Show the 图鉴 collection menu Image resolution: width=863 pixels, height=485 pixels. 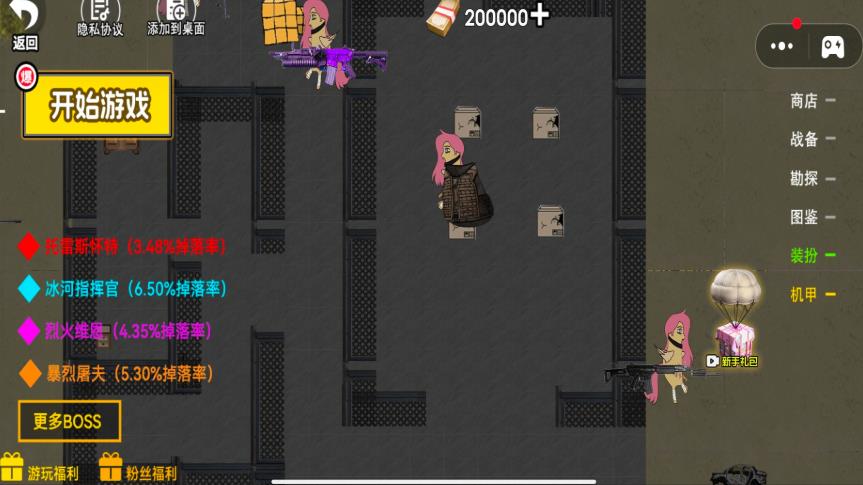point(804,216)
